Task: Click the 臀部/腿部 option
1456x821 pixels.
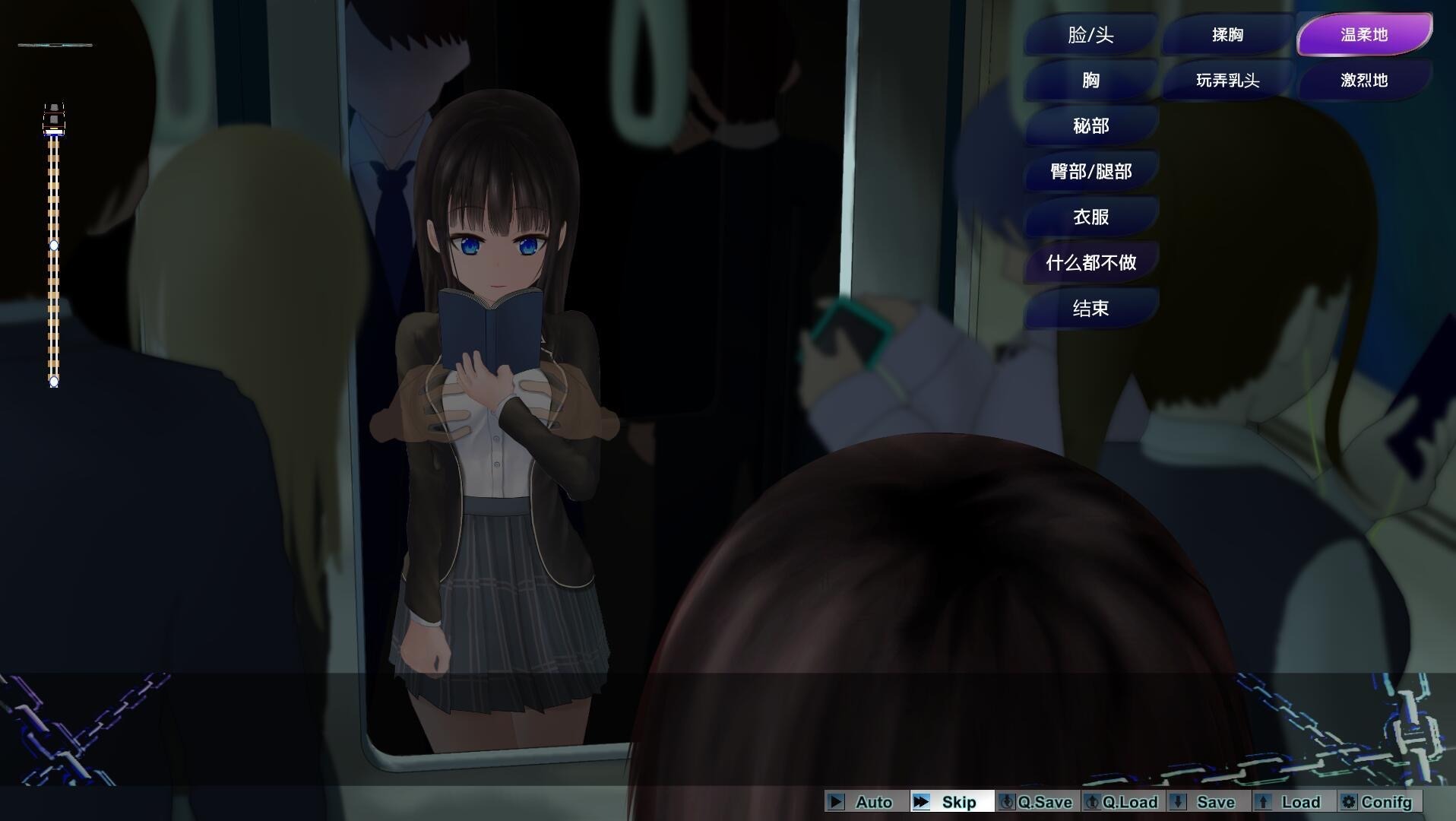Action: point(1090,171)
